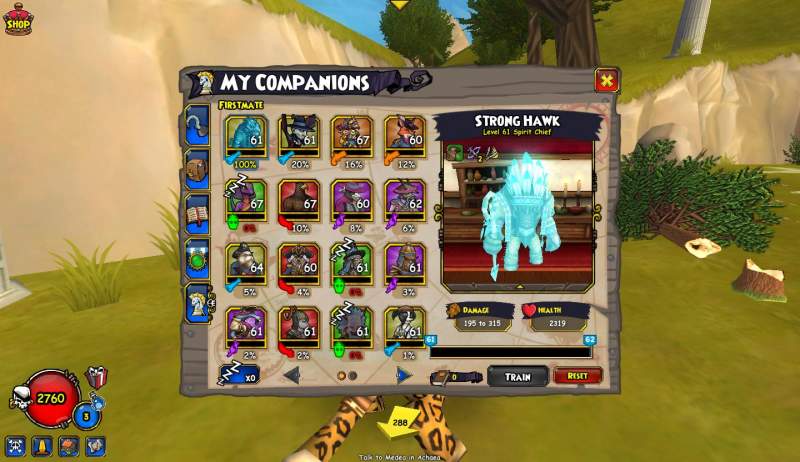Click the skull and crossbones HUD button
Screen dimensions: 800x462
15,446
